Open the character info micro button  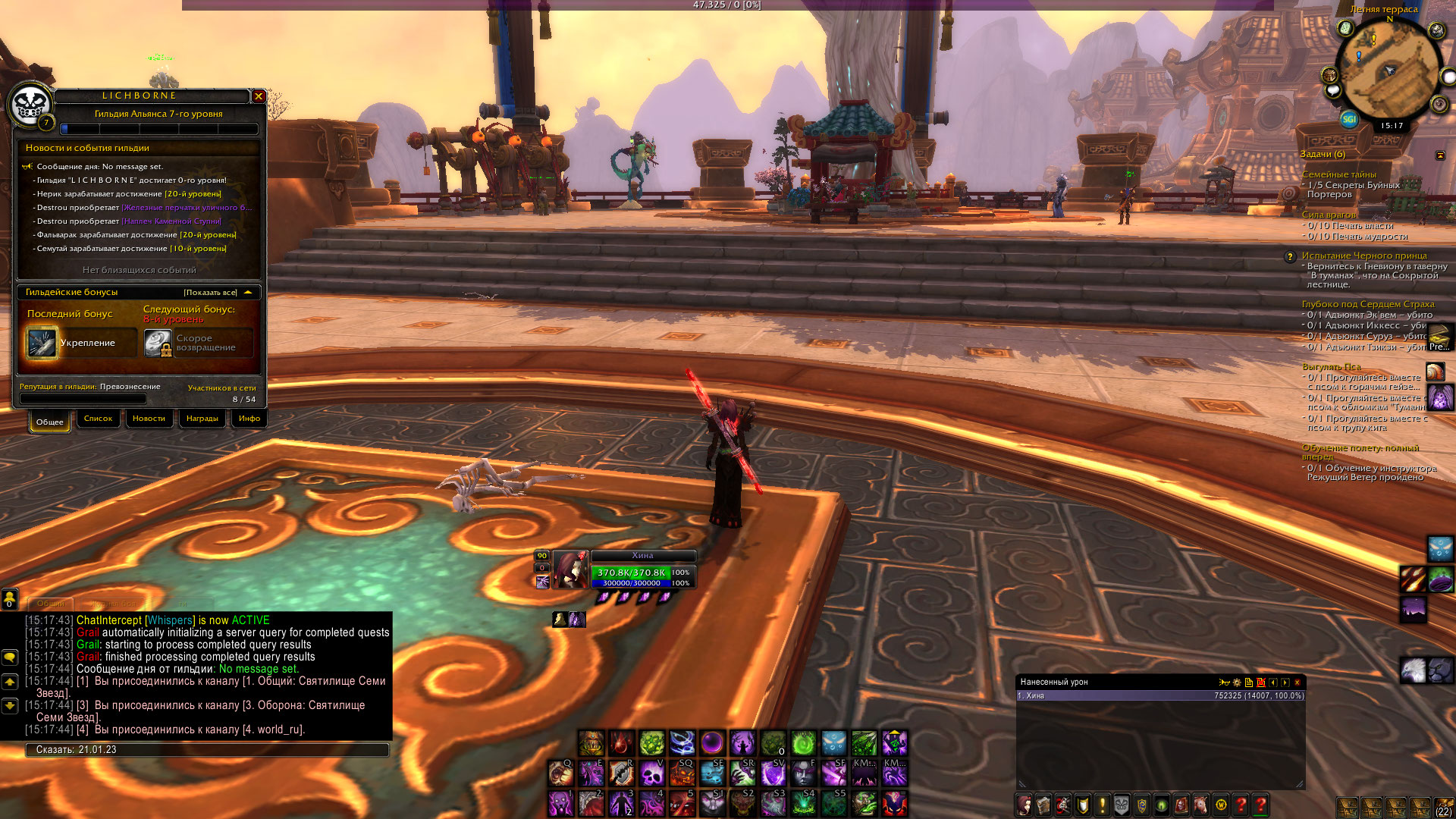1025,805
